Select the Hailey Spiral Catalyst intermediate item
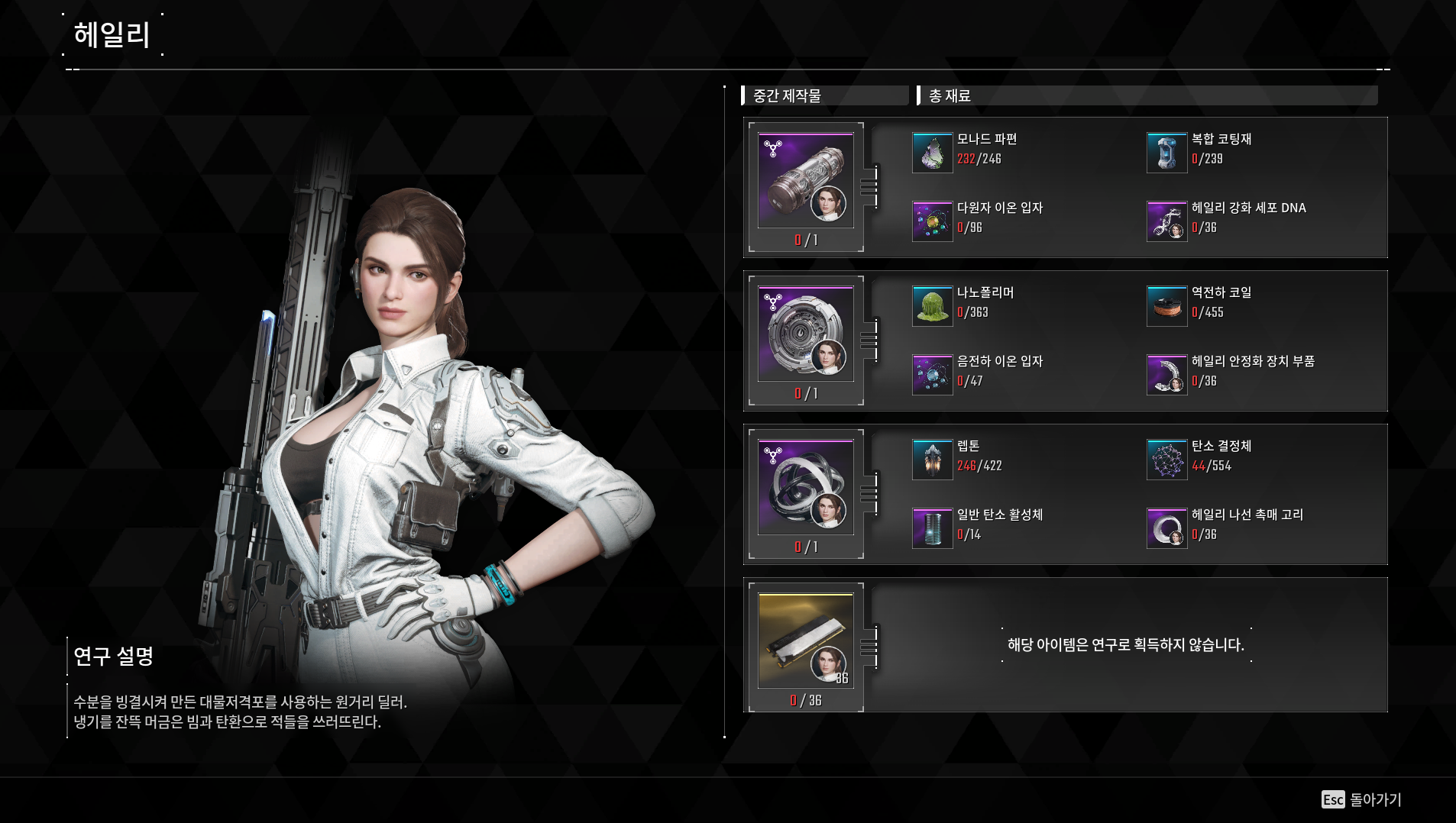Screen dimensions: 1456x823 805,488
